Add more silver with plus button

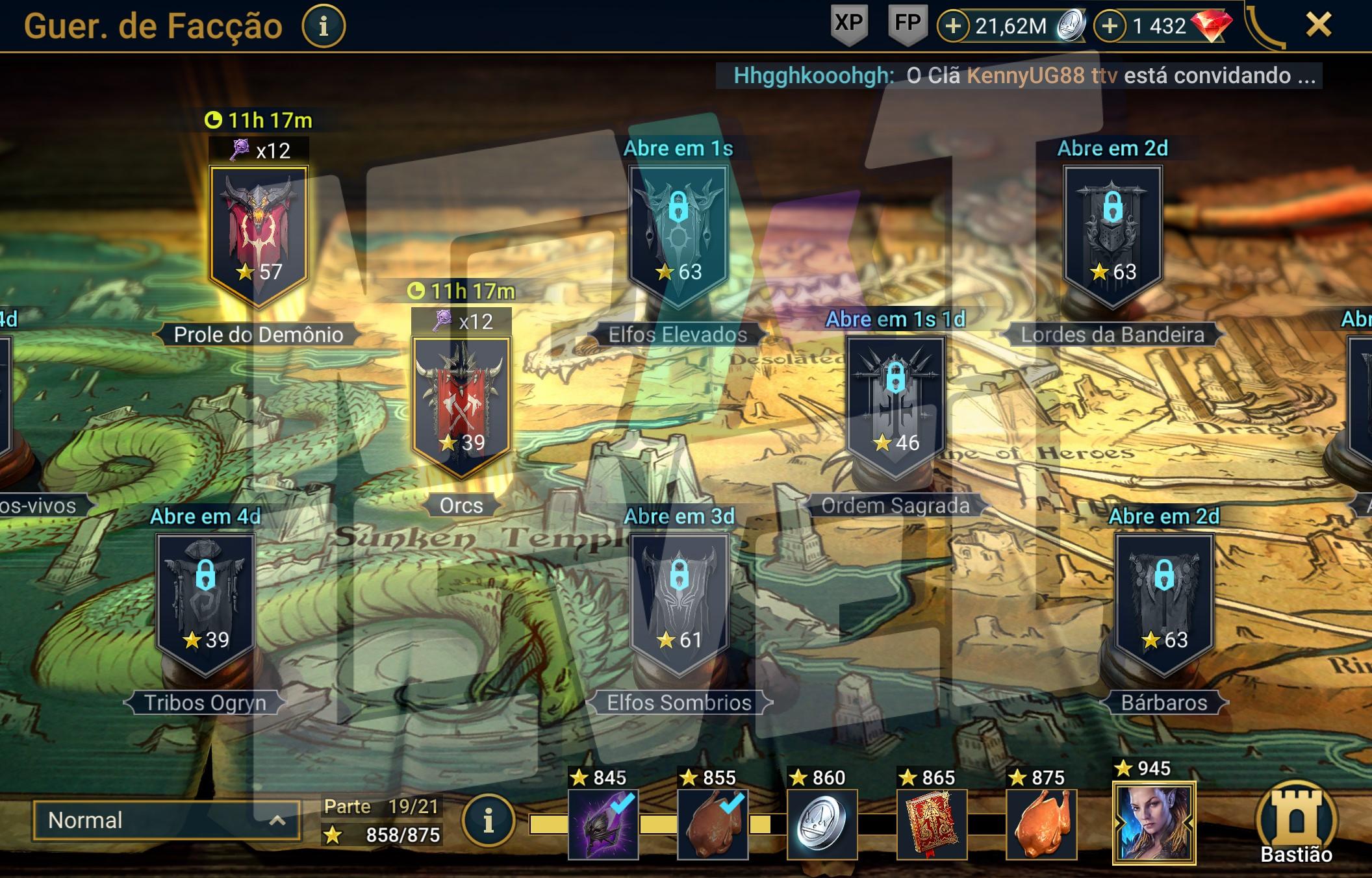[x=953, y=27]
